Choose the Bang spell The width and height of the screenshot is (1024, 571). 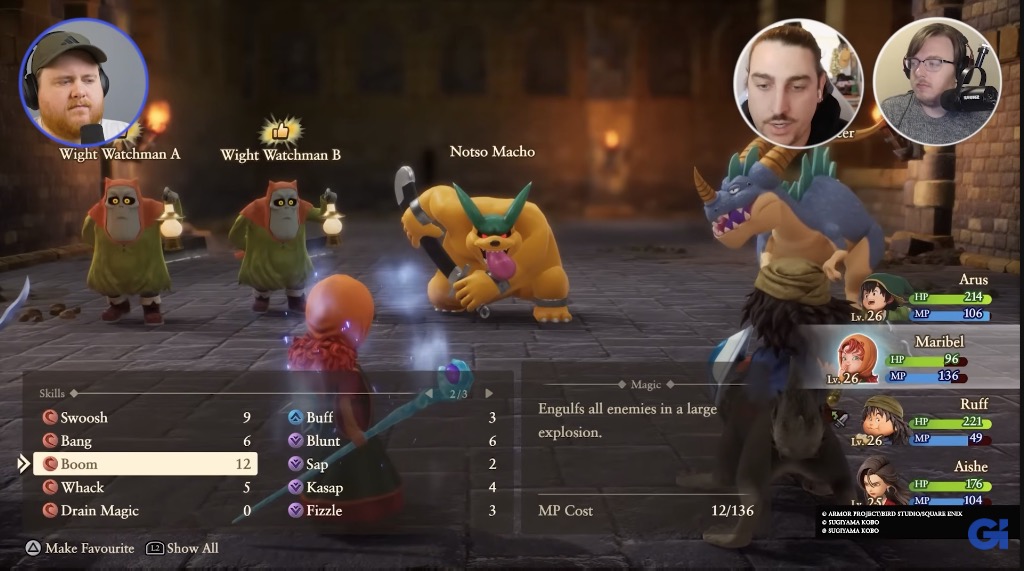[x=76, y=441]
